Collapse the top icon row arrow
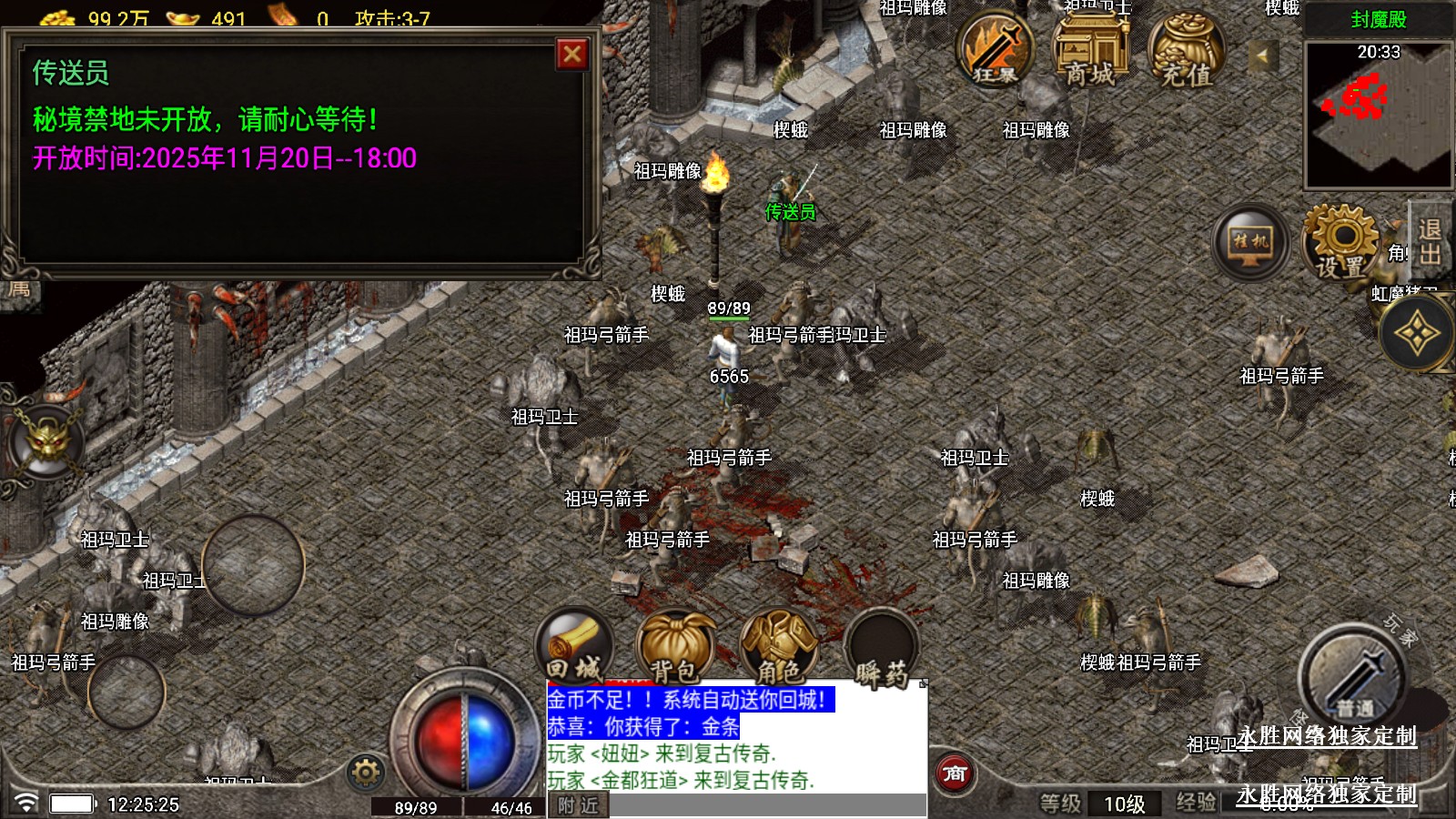The width and height of the screenshot is (1456, 819). tap(1261, 56)
